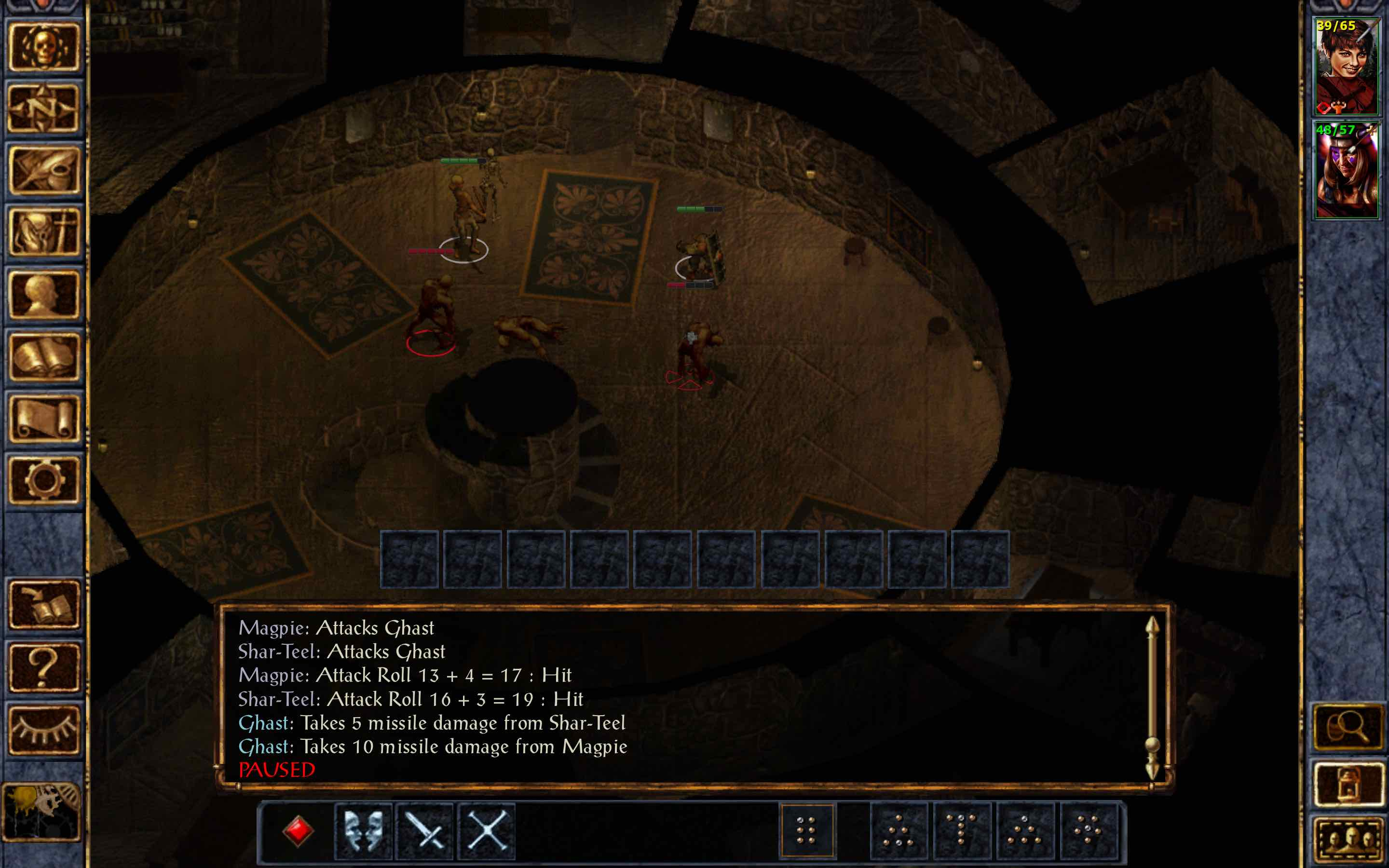Click the magnifying glass zoom icon

pyautogui.click(x=1348, y=726)
